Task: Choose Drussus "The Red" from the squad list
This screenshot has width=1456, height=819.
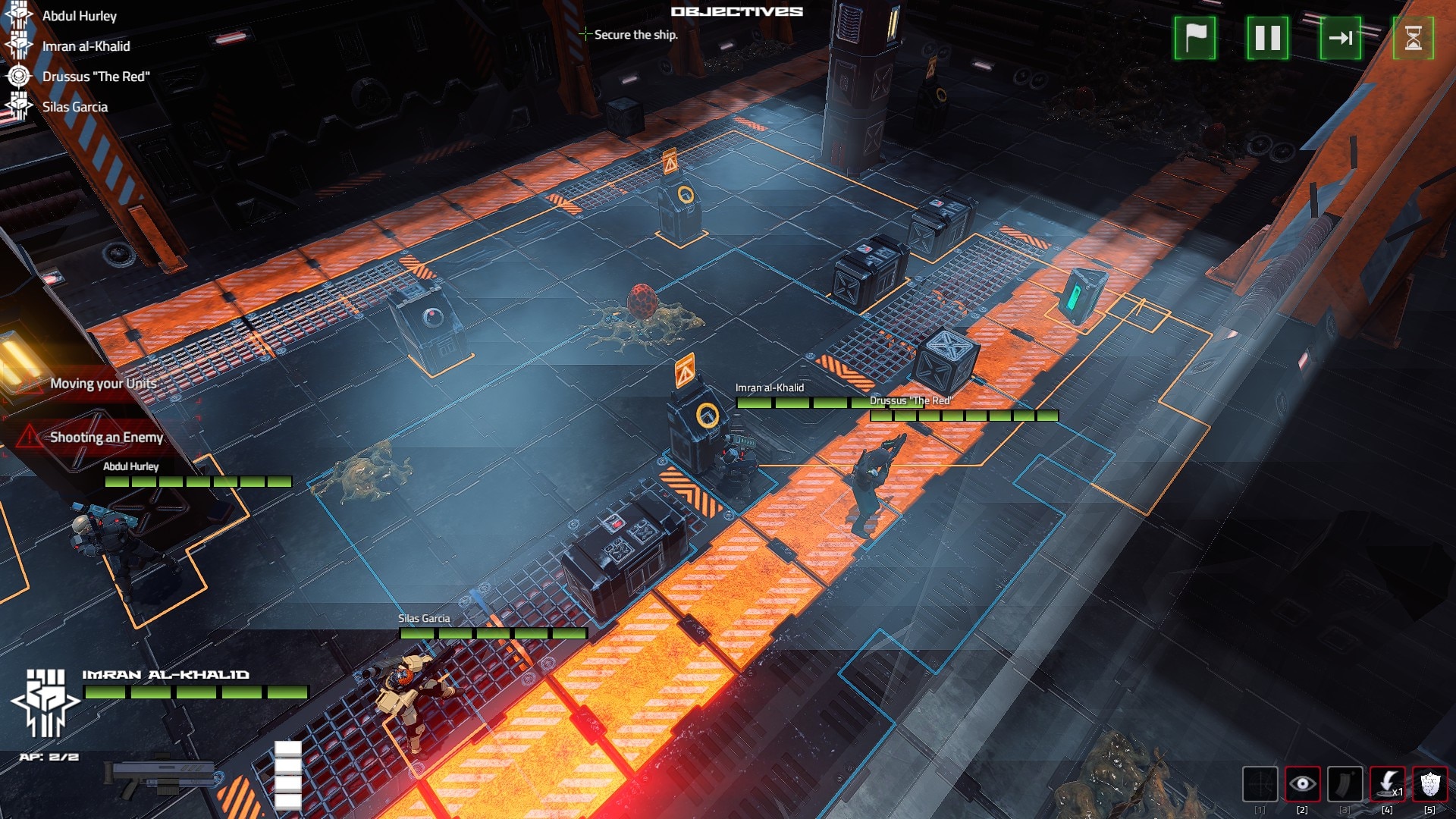Action: (x=96, y=77)
